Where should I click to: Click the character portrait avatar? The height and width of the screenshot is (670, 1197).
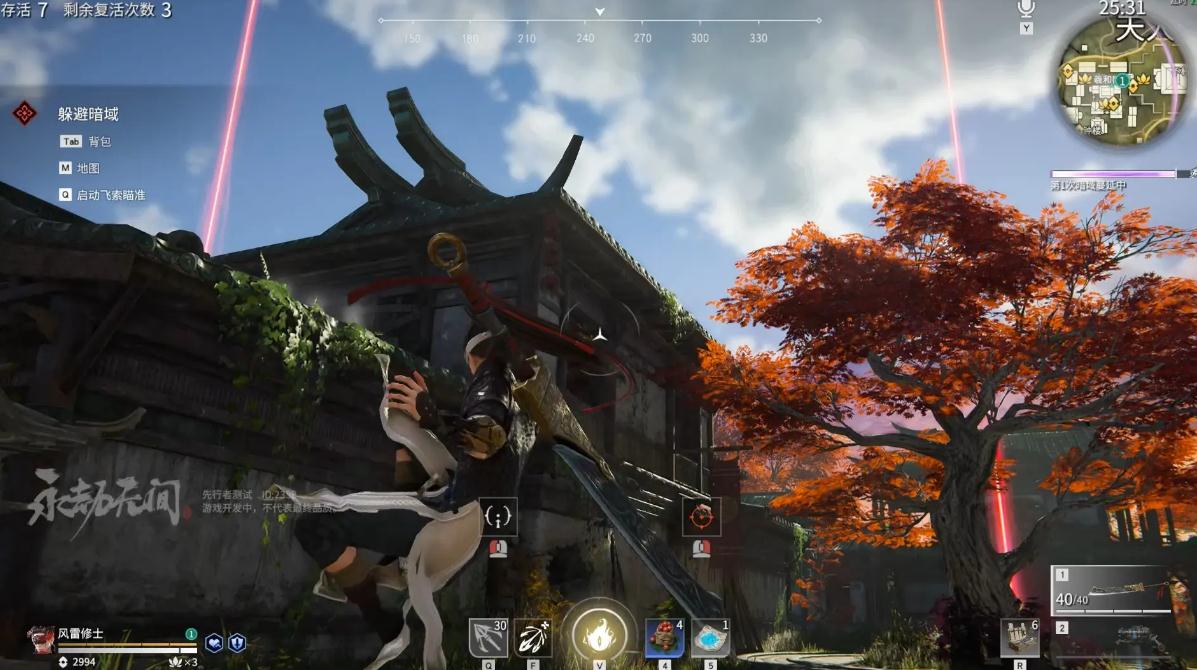tap(41, 638)
